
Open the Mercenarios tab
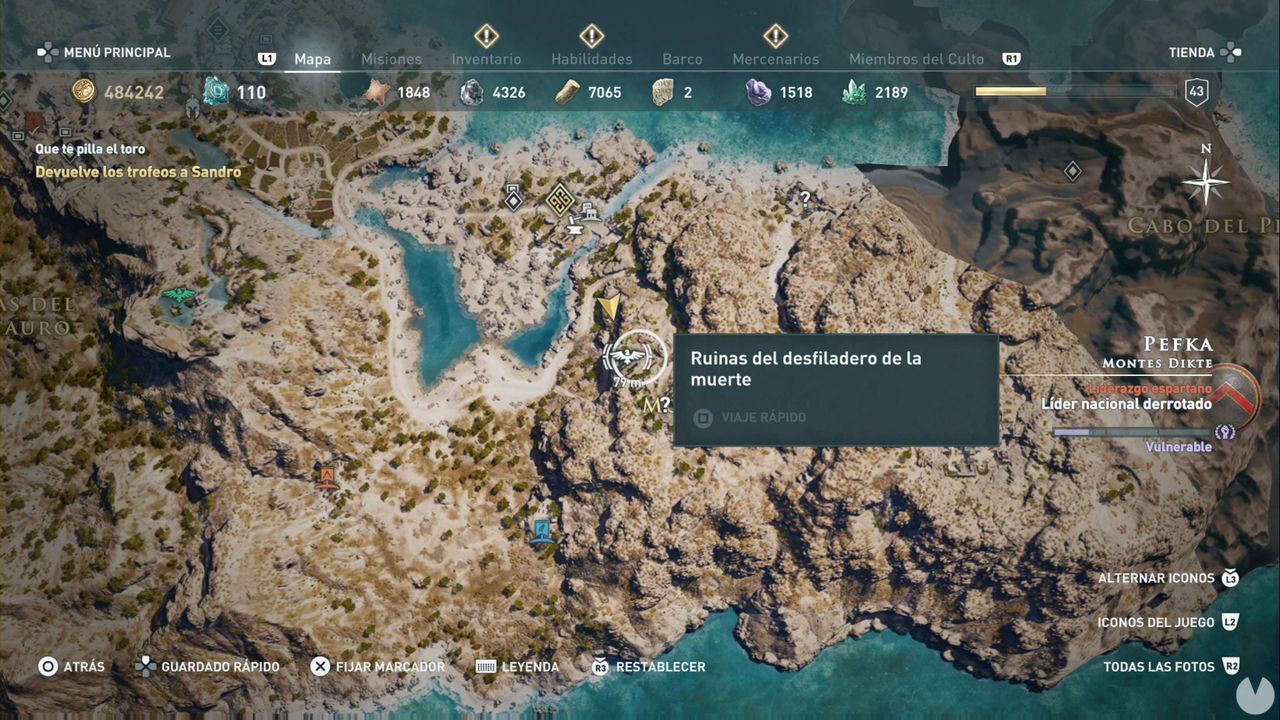tap(777, 59)
